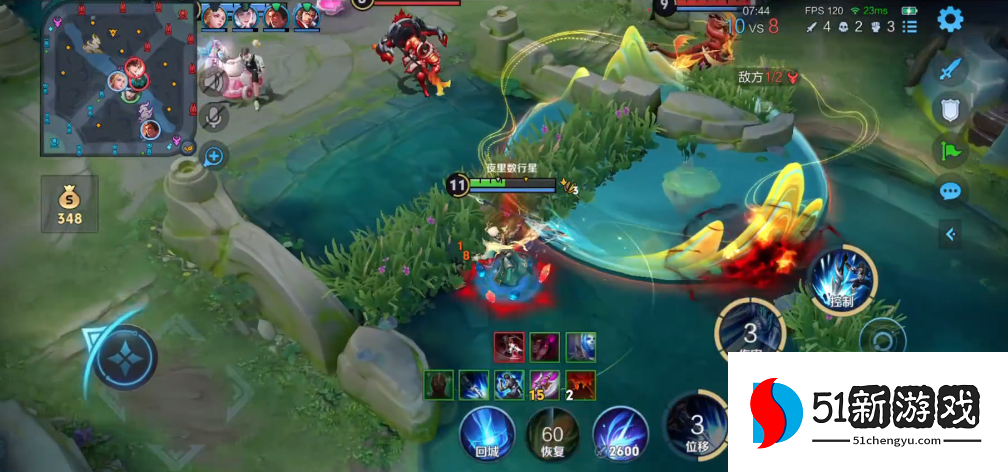Send the green flag gather signal
Viewport: 1008px width, 472px height.
pyautogui.click(x=950, y=150)
